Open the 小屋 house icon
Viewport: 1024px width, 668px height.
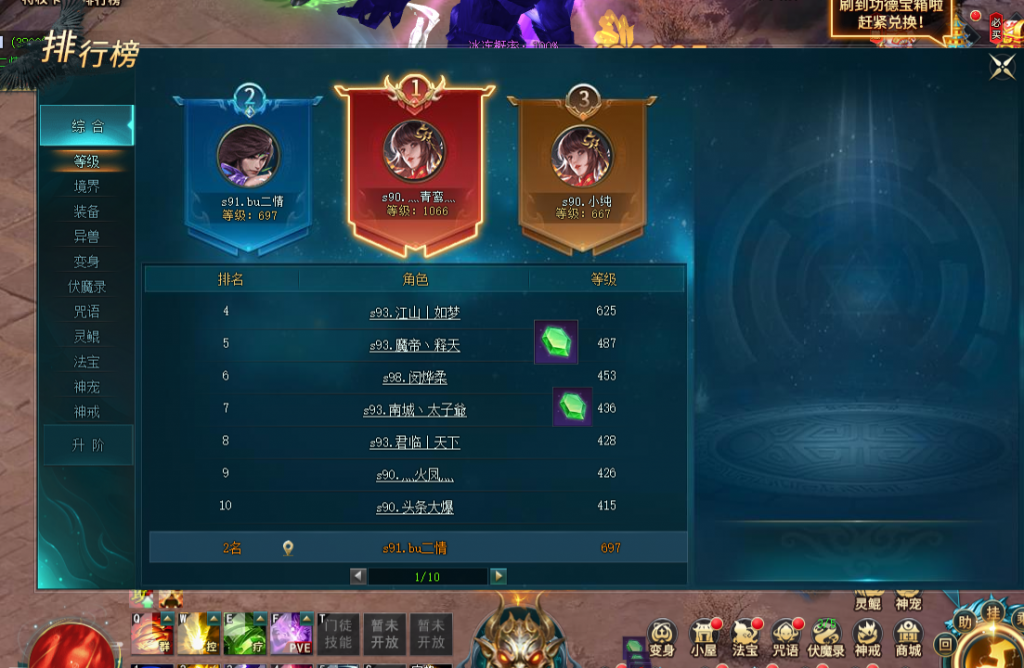point(705,636)
